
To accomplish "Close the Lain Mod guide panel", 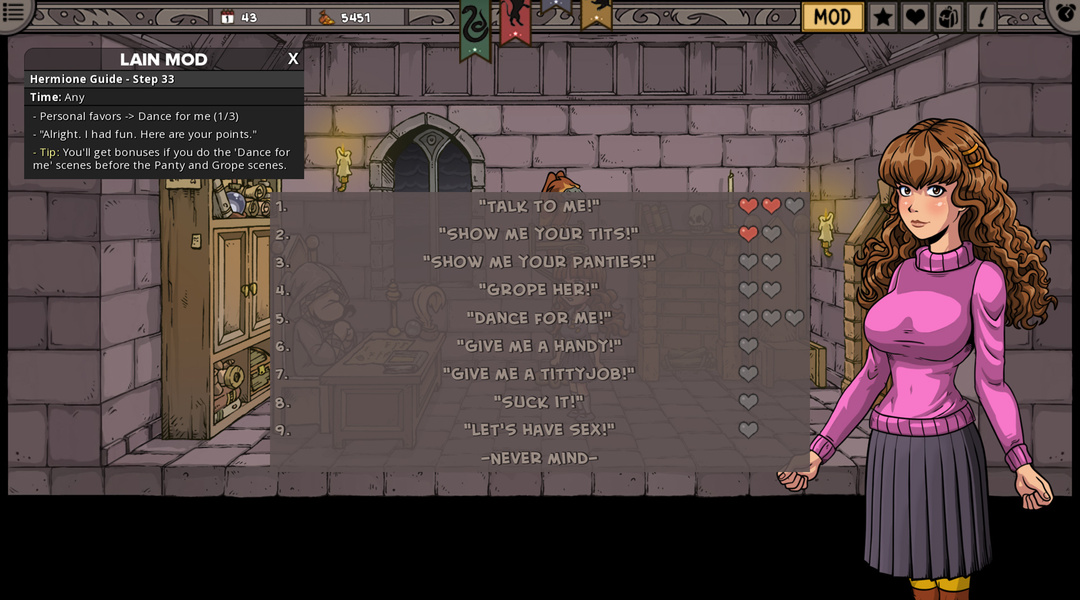I will [293, 59].
